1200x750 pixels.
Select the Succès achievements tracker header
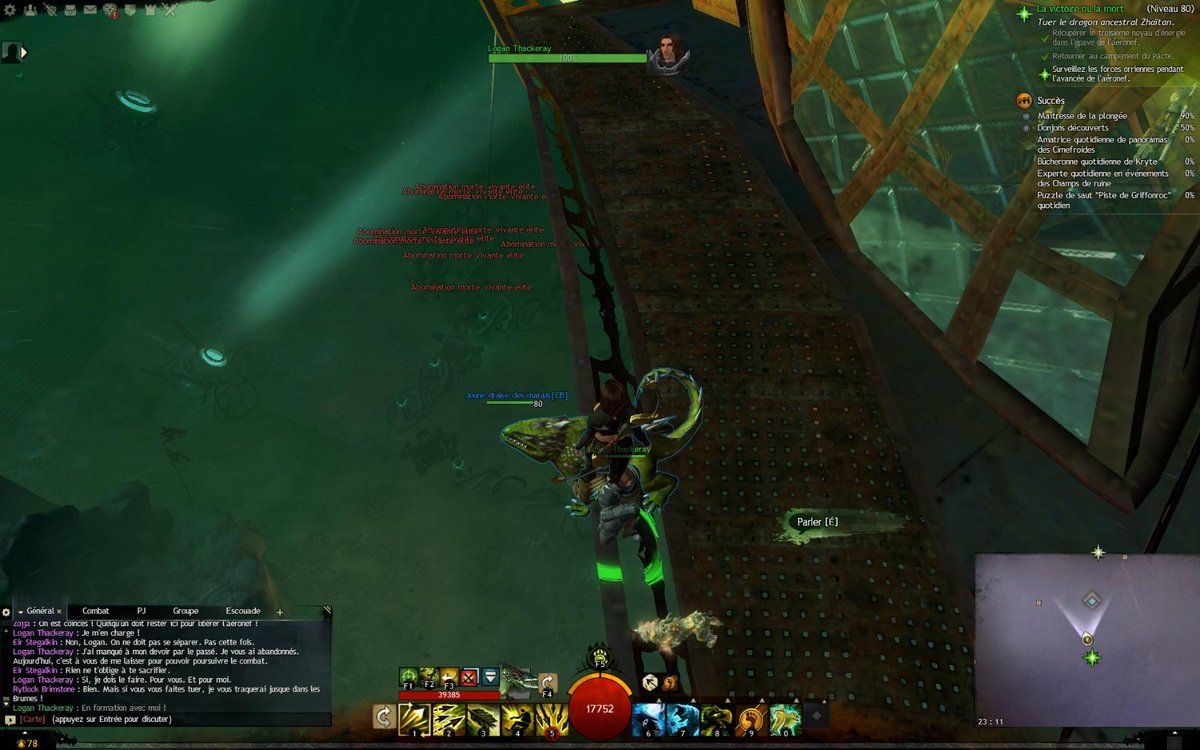pyautogui.click(x=1050, y=100)
